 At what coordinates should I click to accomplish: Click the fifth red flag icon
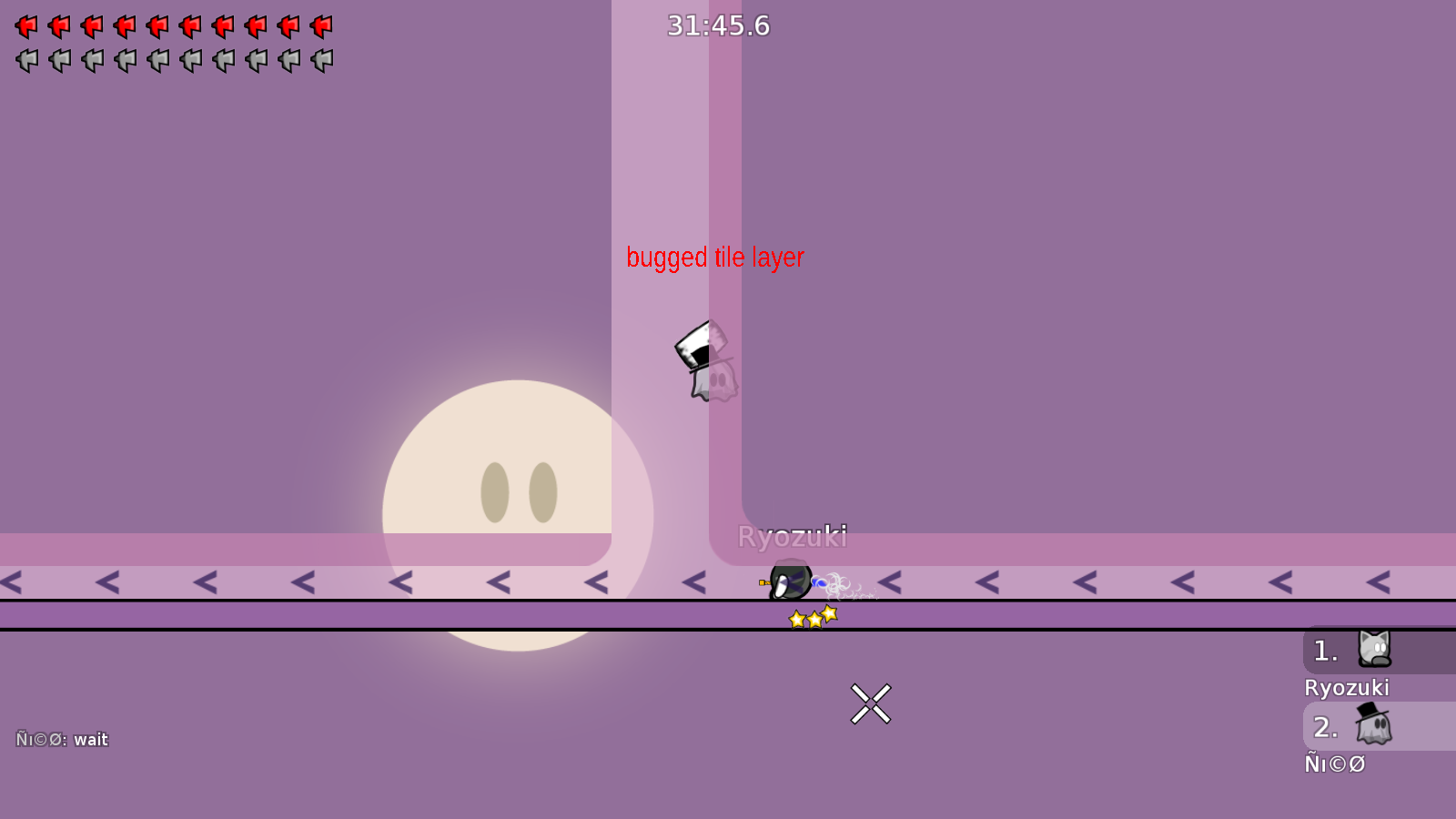[x=157, y=25]
